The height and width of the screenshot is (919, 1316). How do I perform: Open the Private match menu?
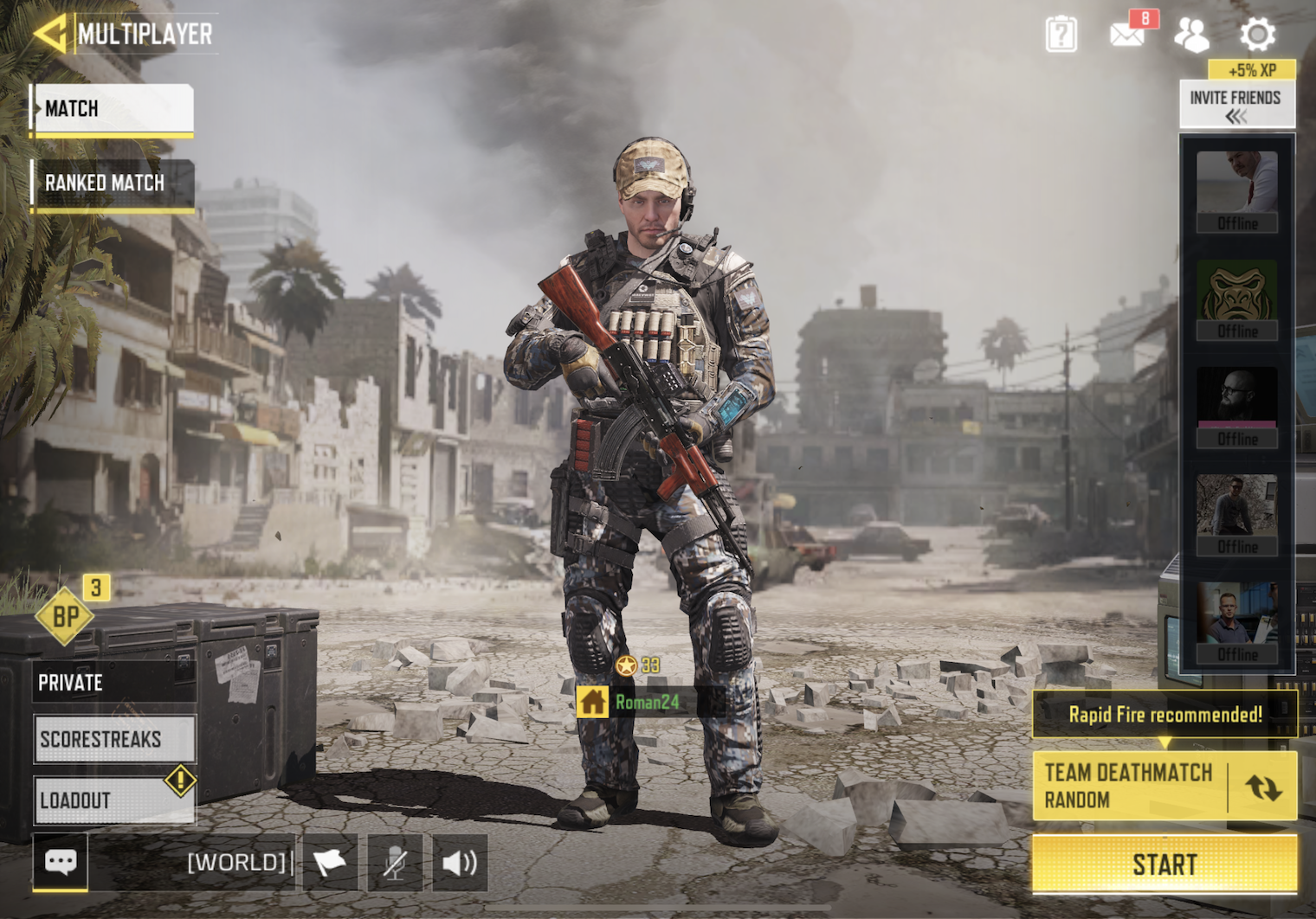point(113,683)
